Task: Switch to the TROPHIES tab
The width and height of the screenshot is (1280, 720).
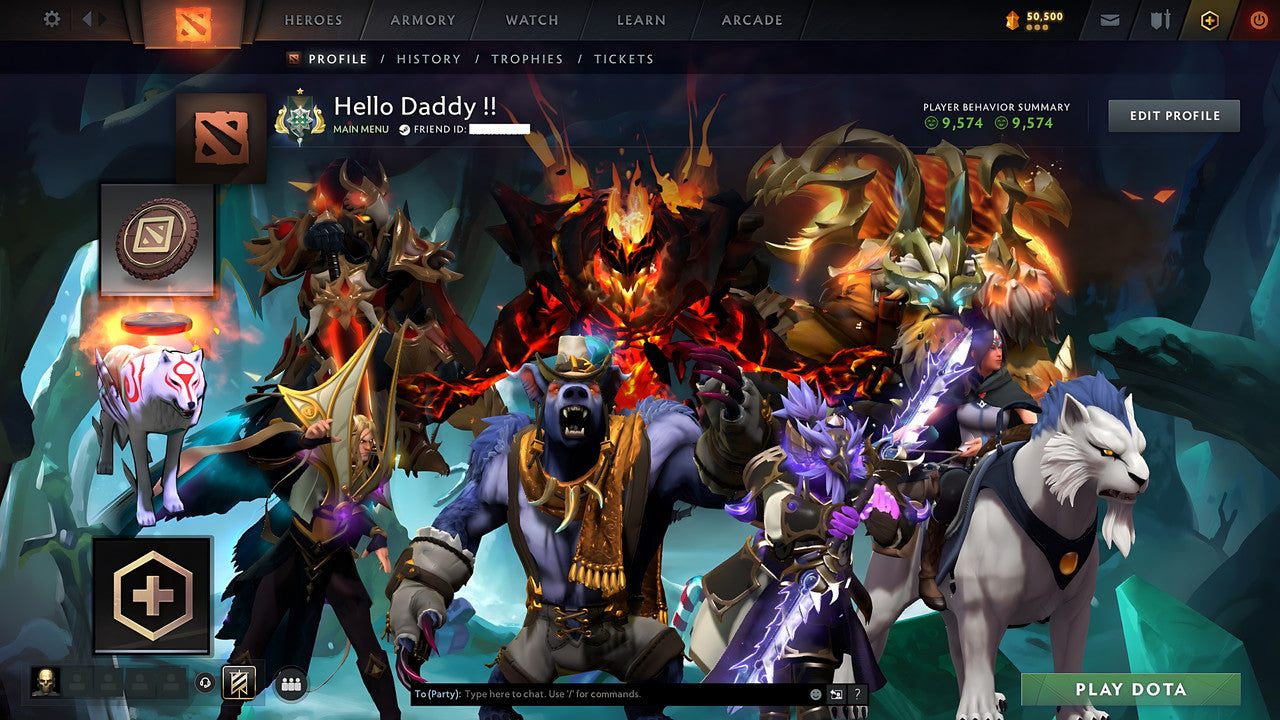Action: pyautogui.click(x=528, y=59)
